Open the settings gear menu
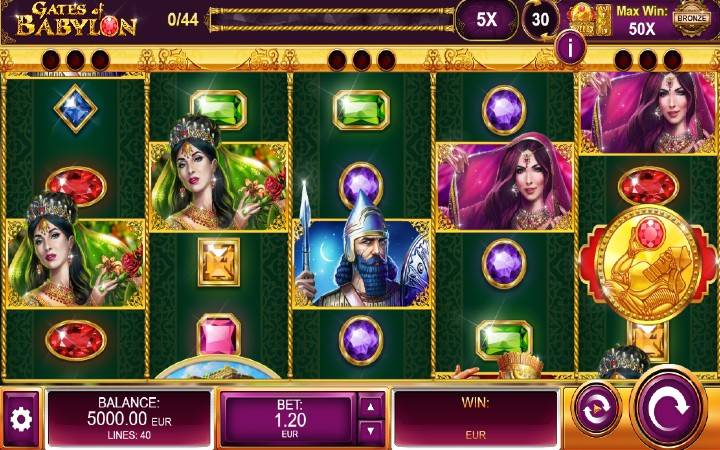Image resolution: width=720 pixels, height=450 pixels. [x=20, y=419]
